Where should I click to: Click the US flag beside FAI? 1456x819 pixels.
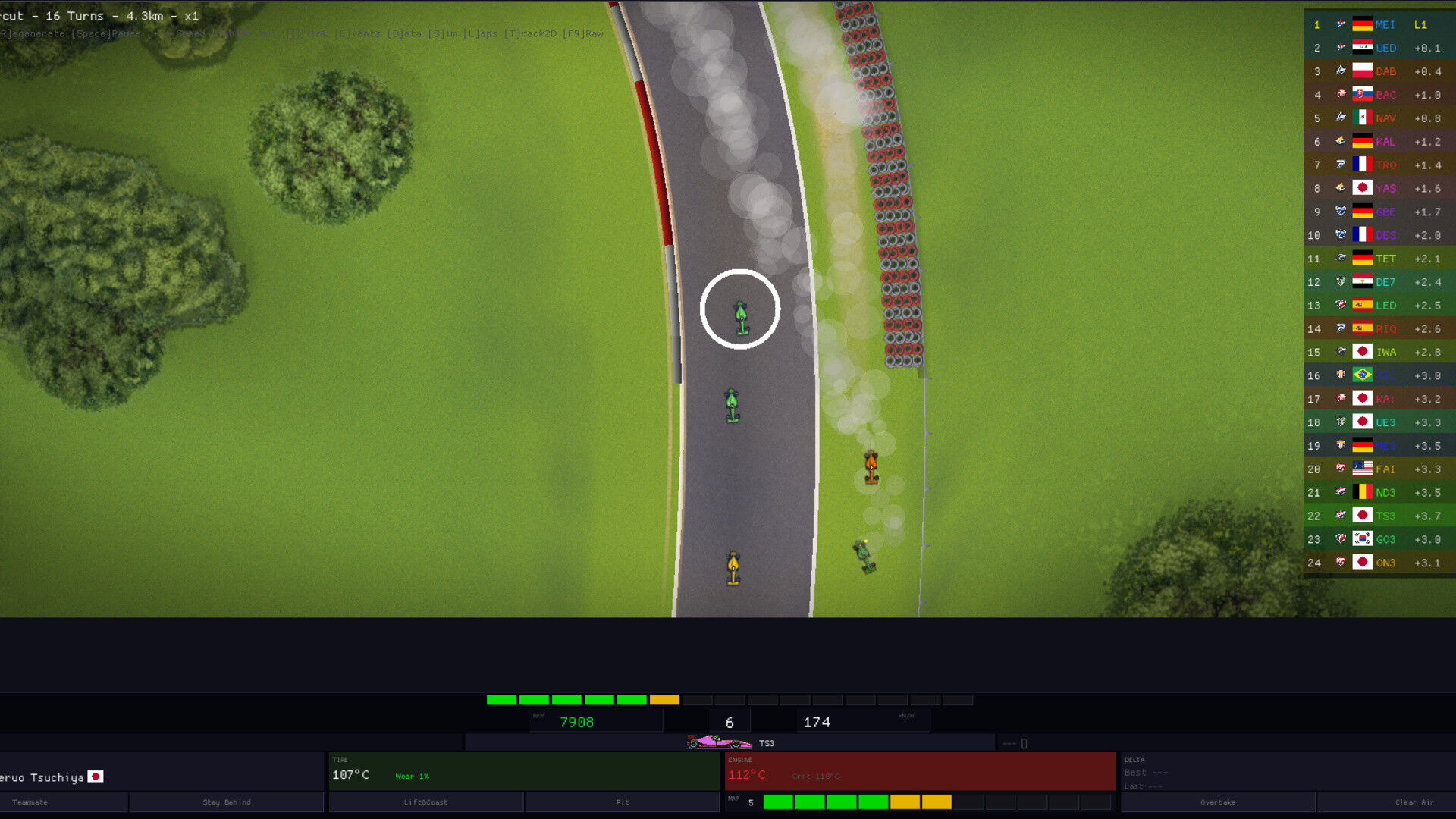(1361, 469)
